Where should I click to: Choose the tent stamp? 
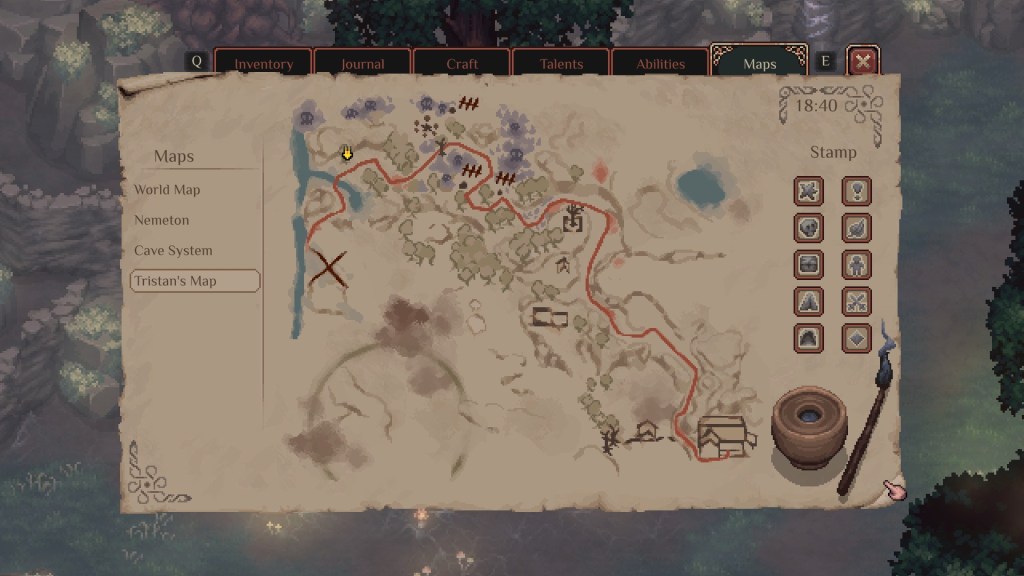(x=809, y=301)
